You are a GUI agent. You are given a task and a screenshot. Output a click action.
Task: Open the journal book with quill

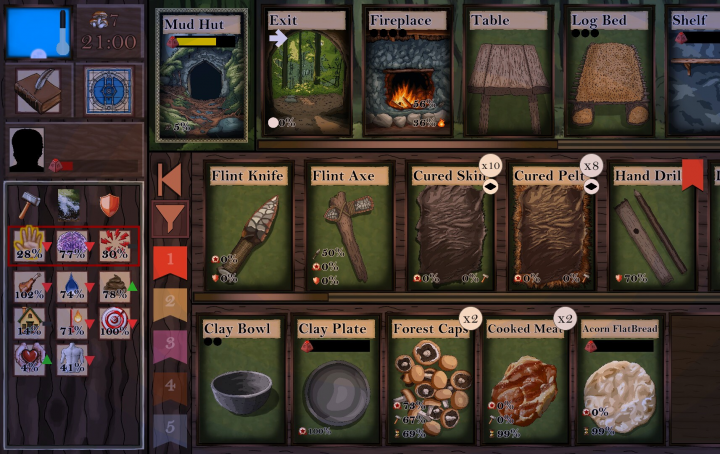pos(36,90)
